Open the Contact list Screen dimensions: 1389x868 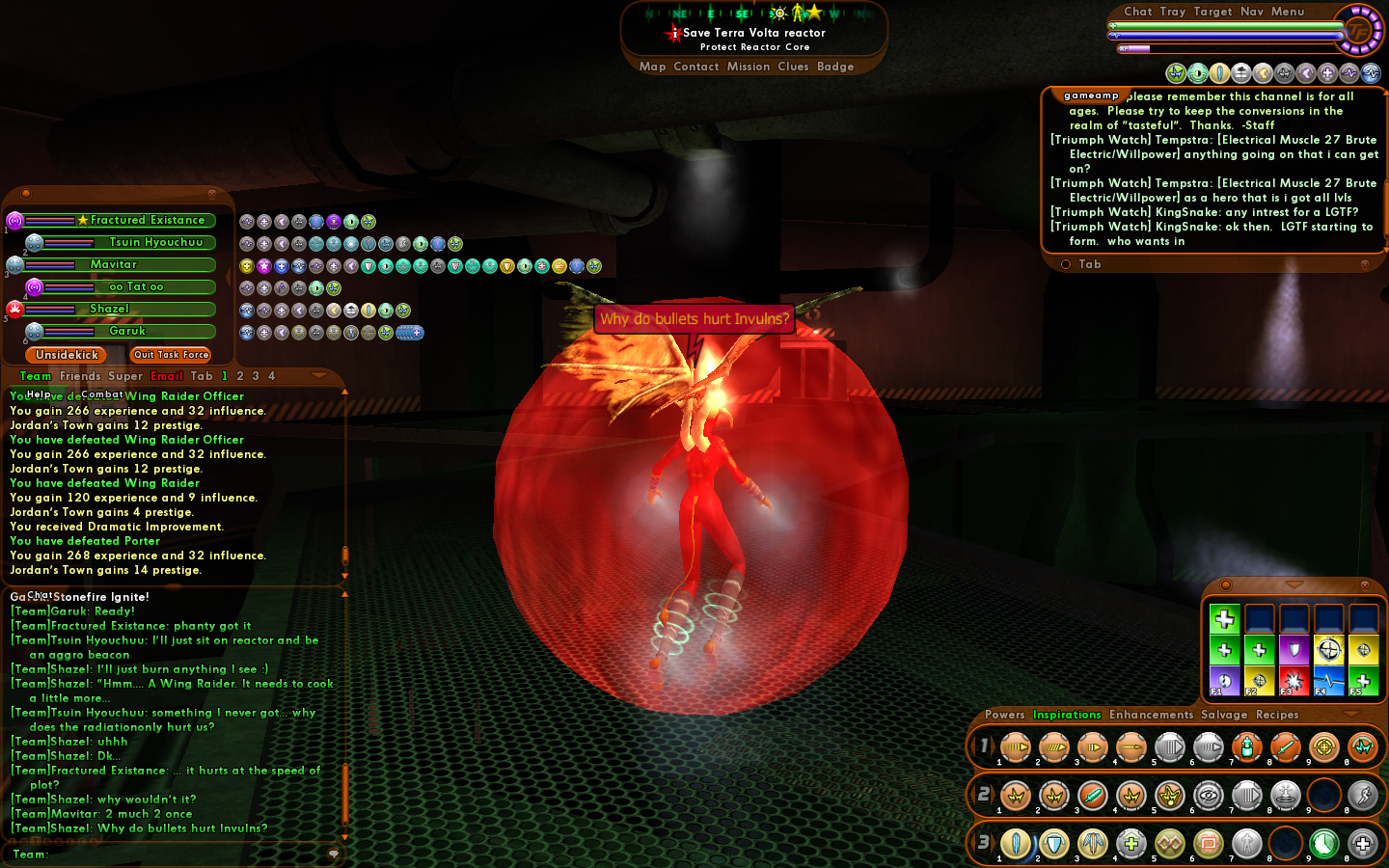tap(696, 67)
